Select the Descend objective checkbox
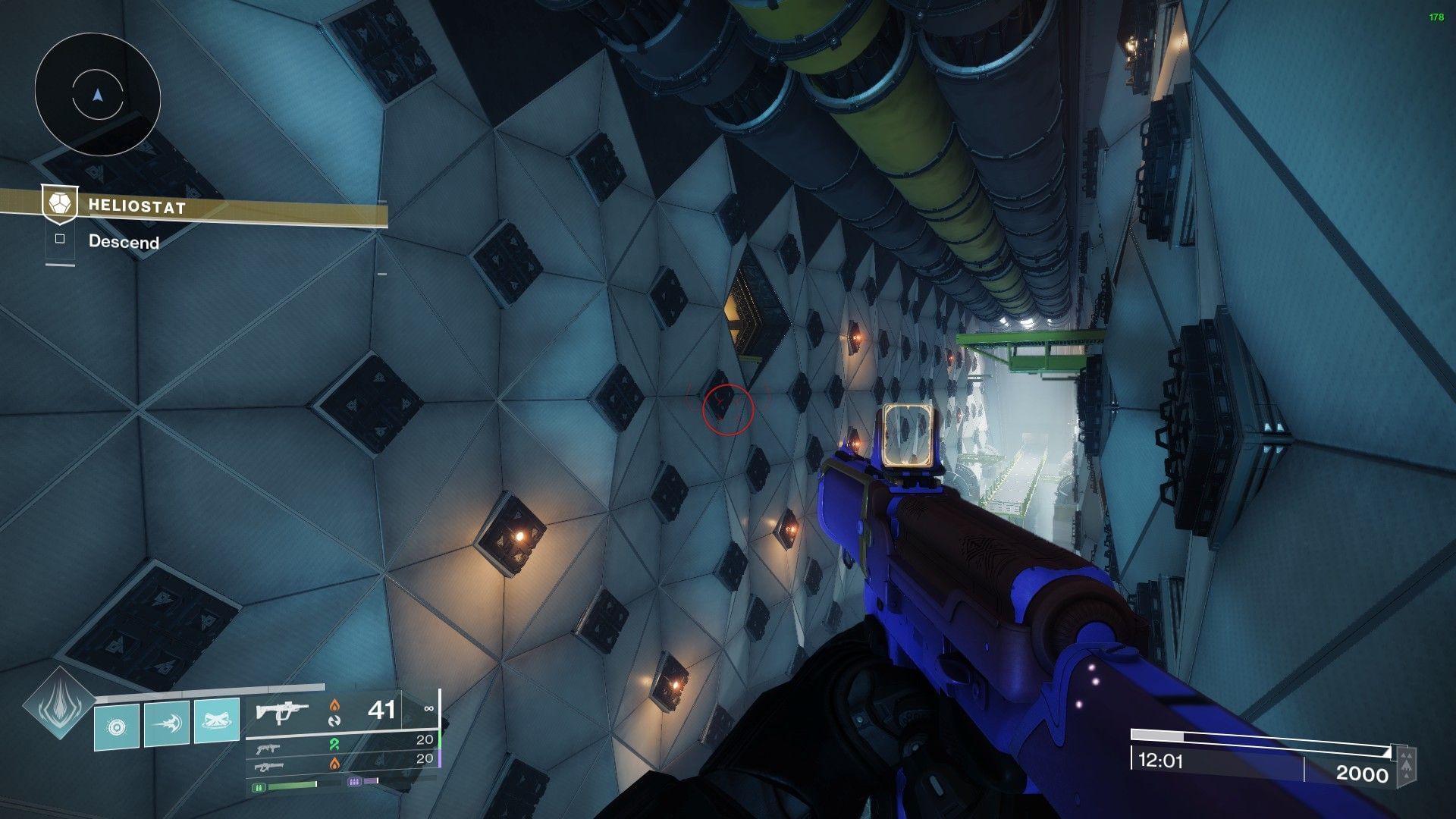1456x819 pixels. [60, 240]
